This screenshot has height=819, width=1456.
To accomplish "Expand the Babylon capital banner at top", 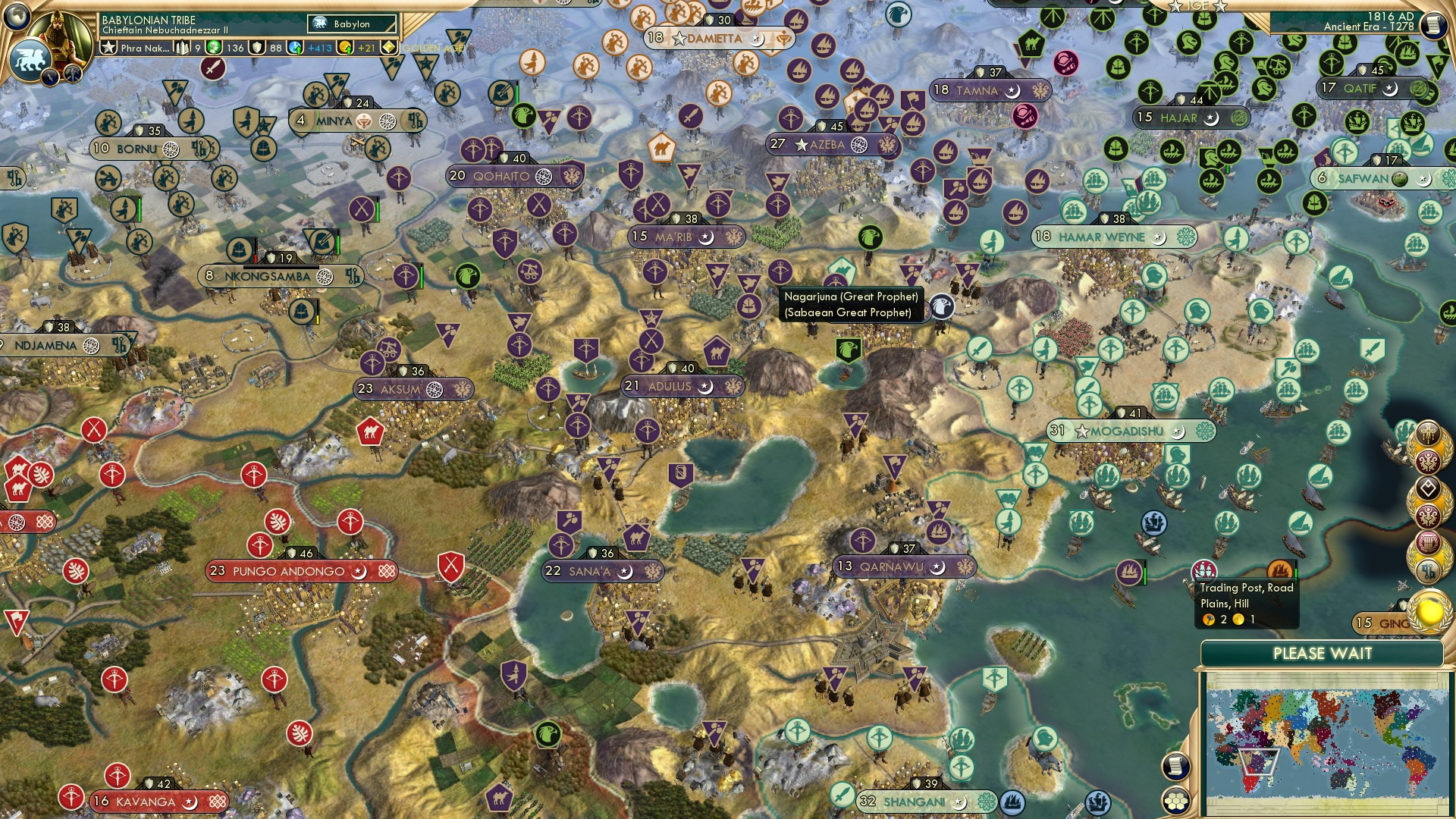I will pyautogui.click(x=350, y=24).
